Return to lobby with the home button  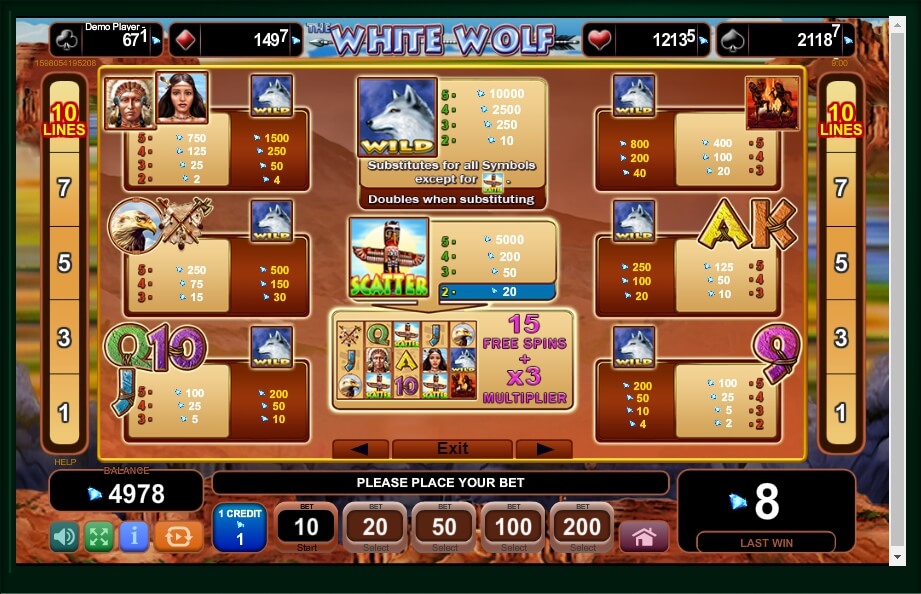coord(644,537)
